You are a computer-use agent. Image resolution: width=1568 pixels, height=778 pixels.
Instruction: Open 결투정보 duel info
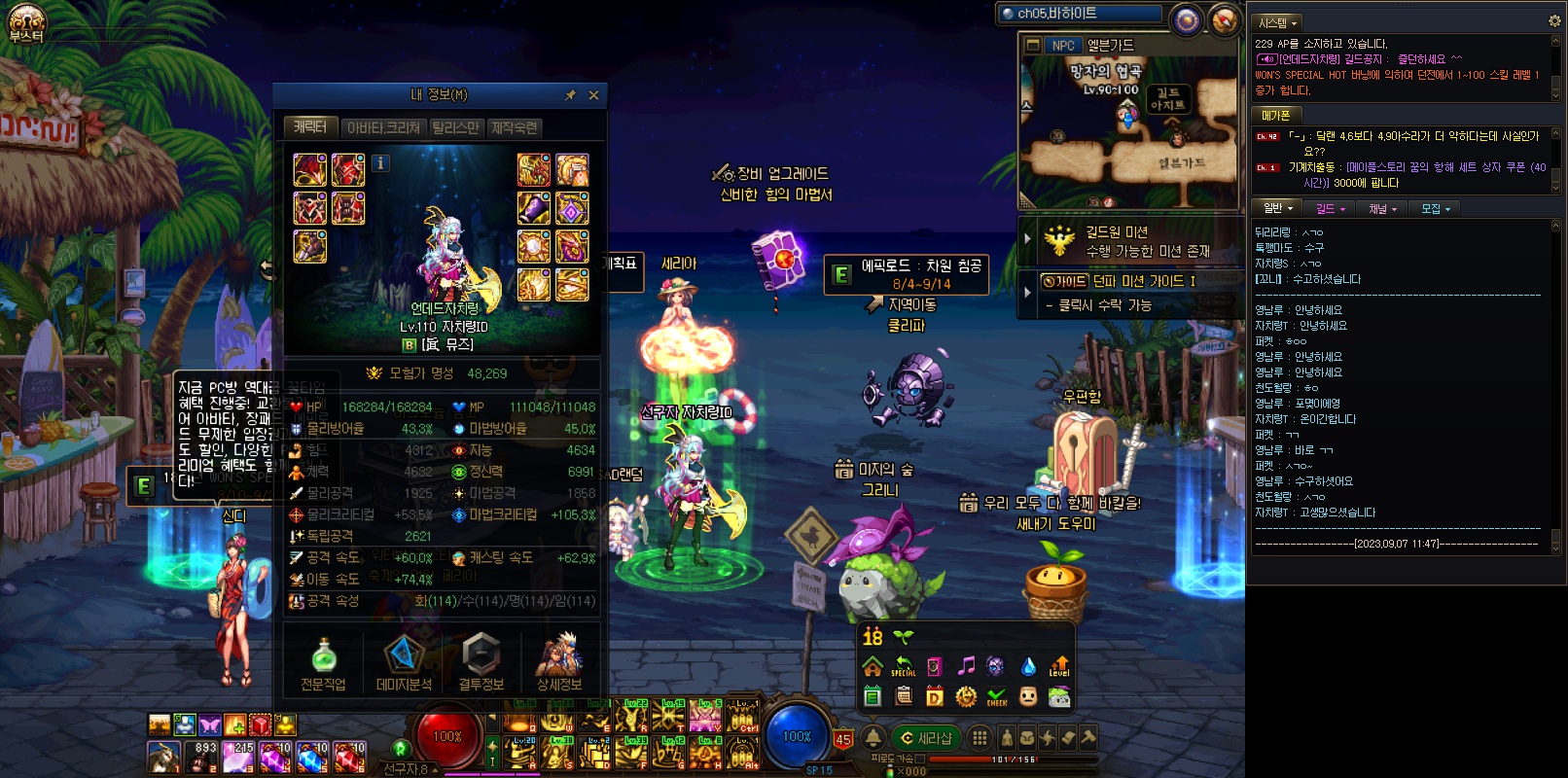coord(481,664)
